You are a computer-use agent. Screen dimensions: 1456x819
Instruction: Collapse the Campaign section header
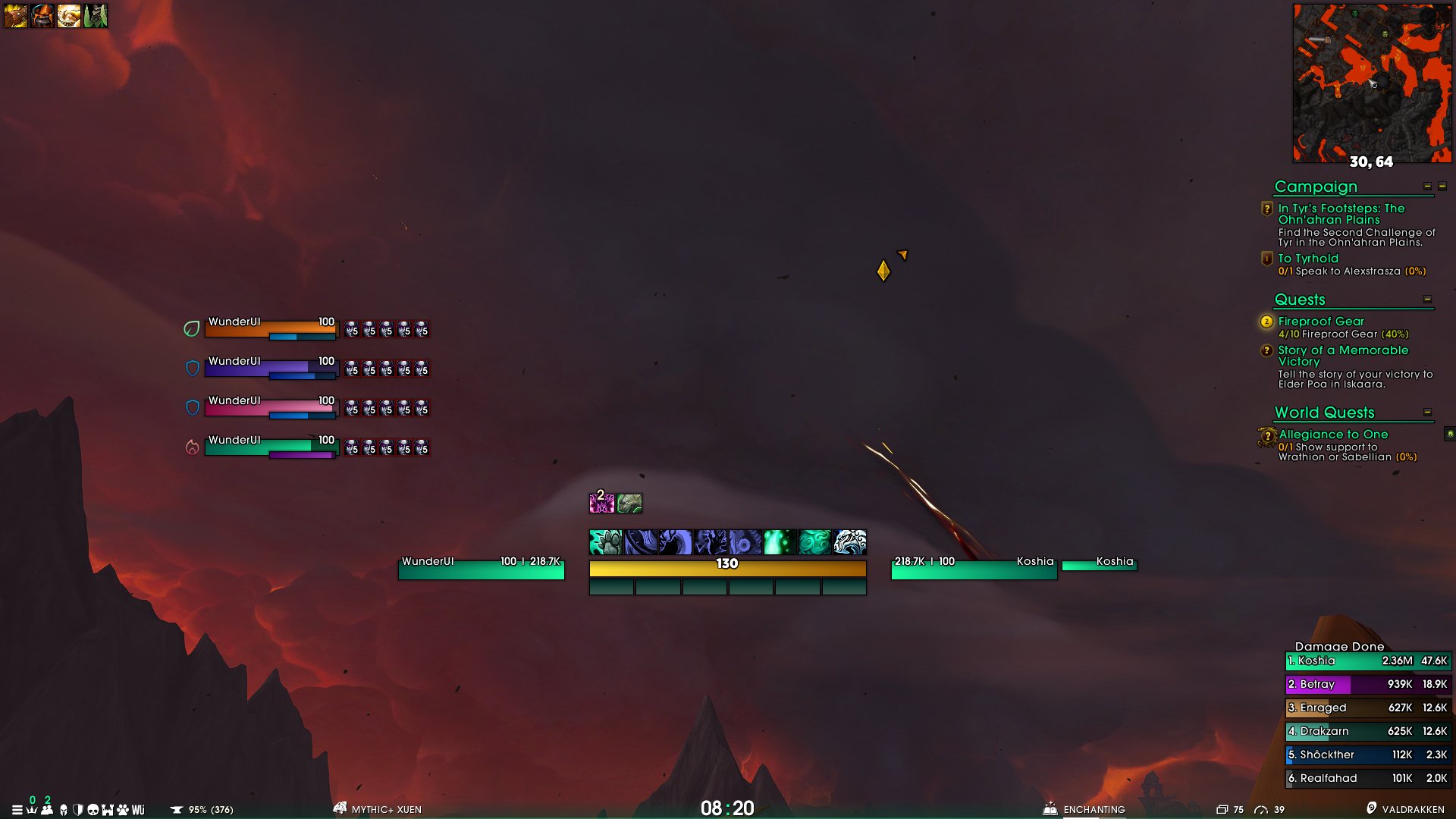[1426, 185]
